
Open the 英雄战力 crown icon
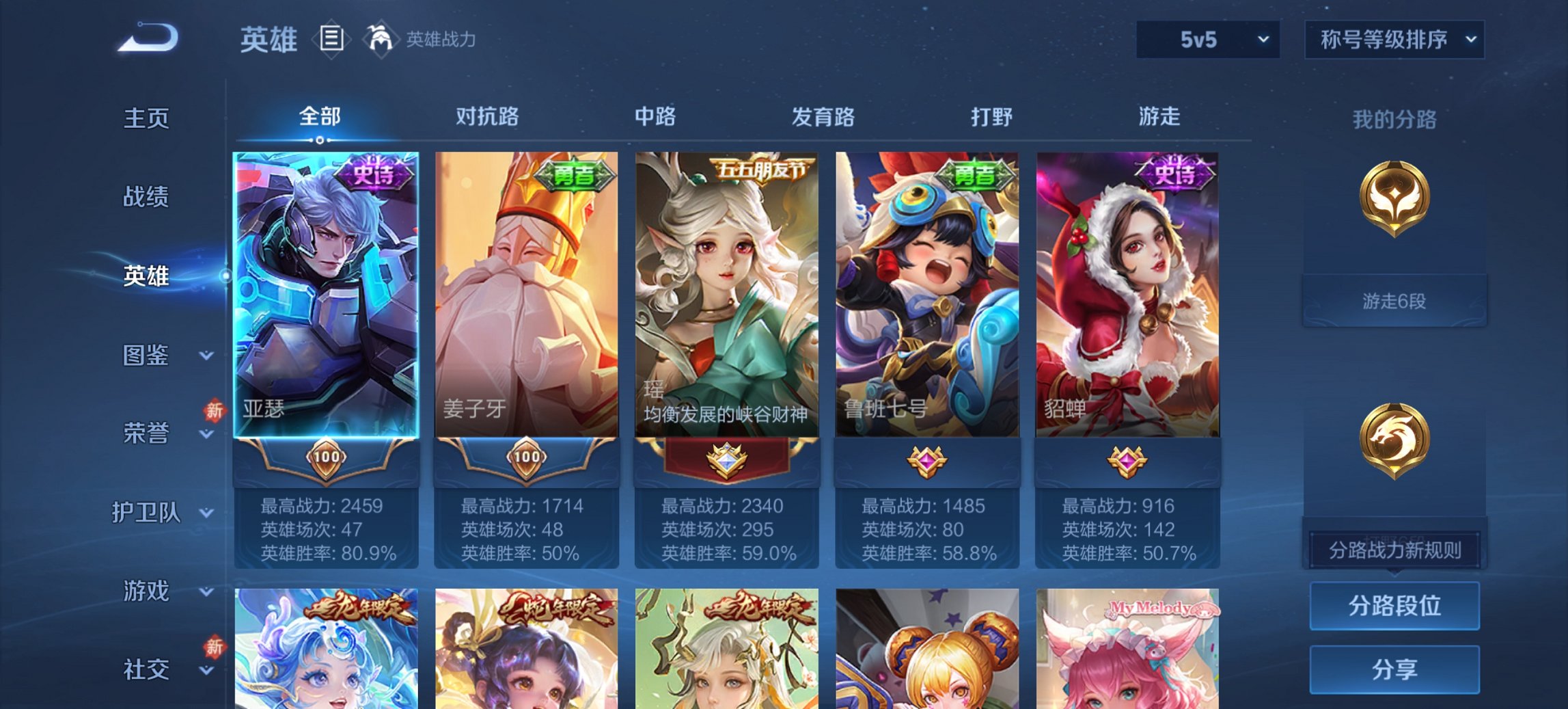[381, 40]
